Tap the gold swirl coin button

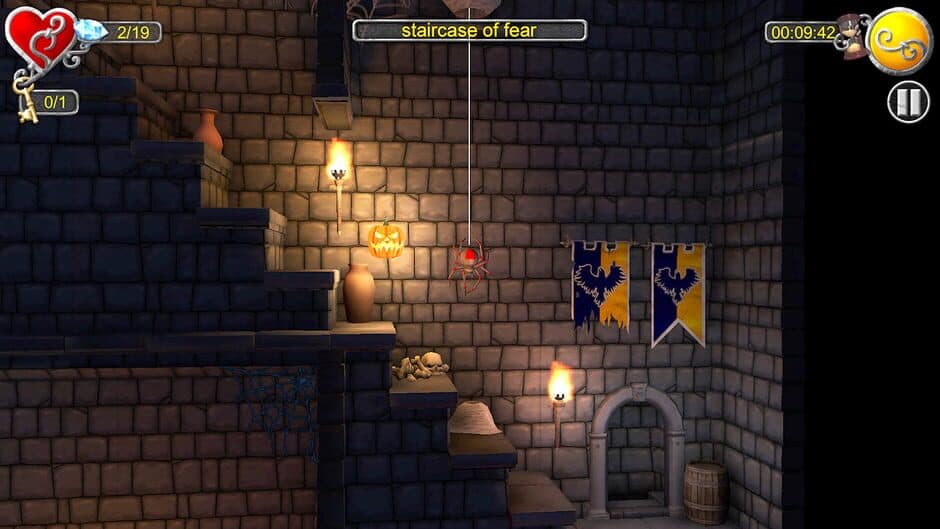(x=899, y=41)
